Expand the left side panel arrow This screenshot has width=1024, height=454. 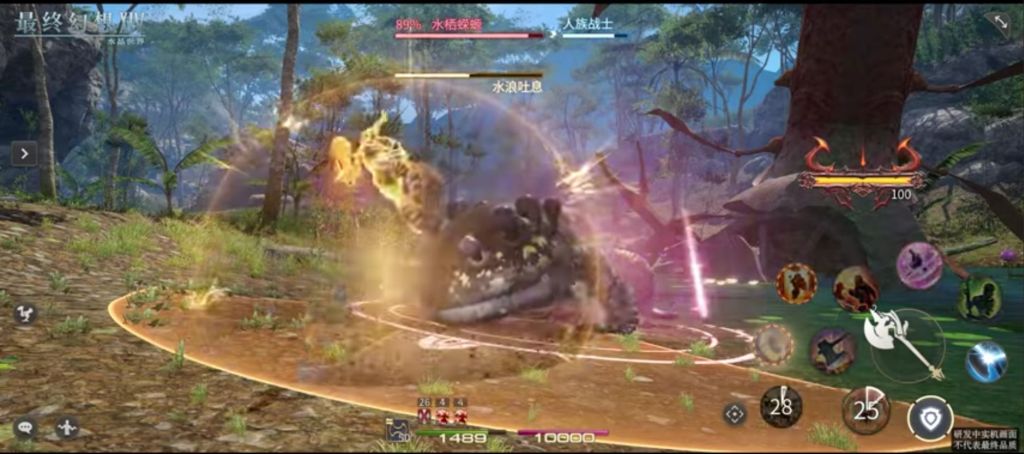coord(23,153)
